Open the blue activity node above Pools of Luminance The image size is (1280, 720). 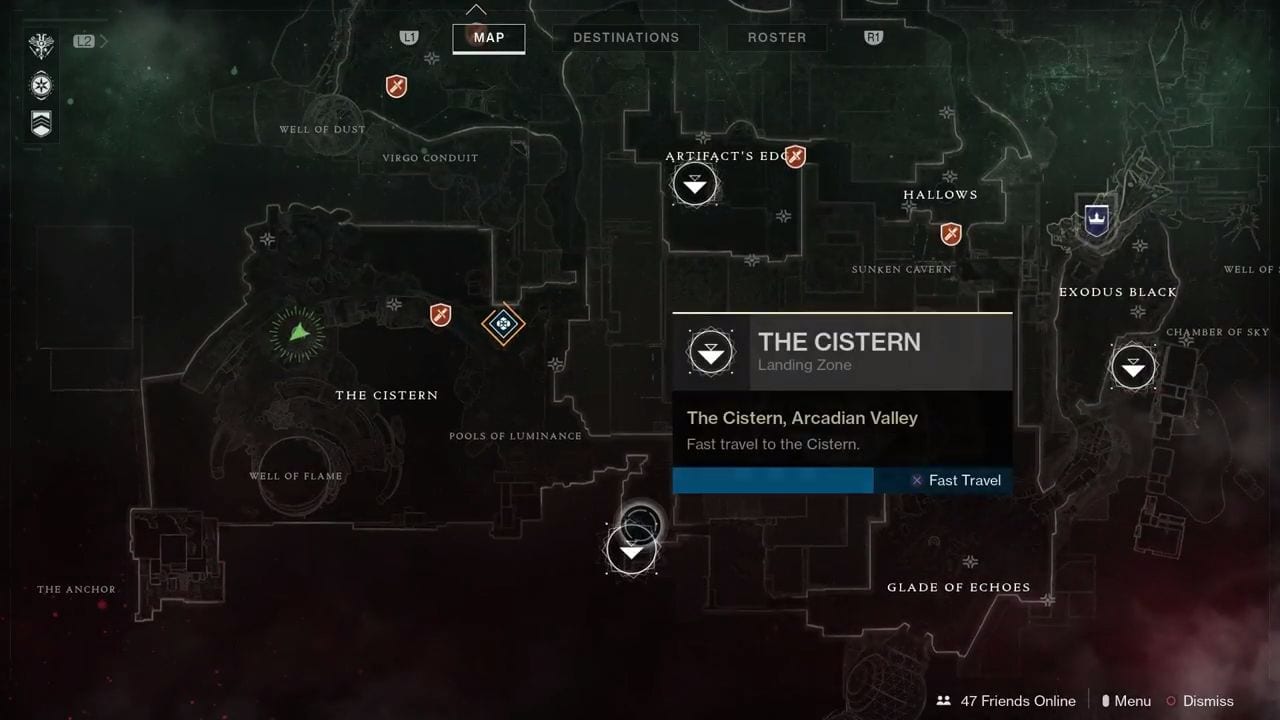tap(503, 324)
